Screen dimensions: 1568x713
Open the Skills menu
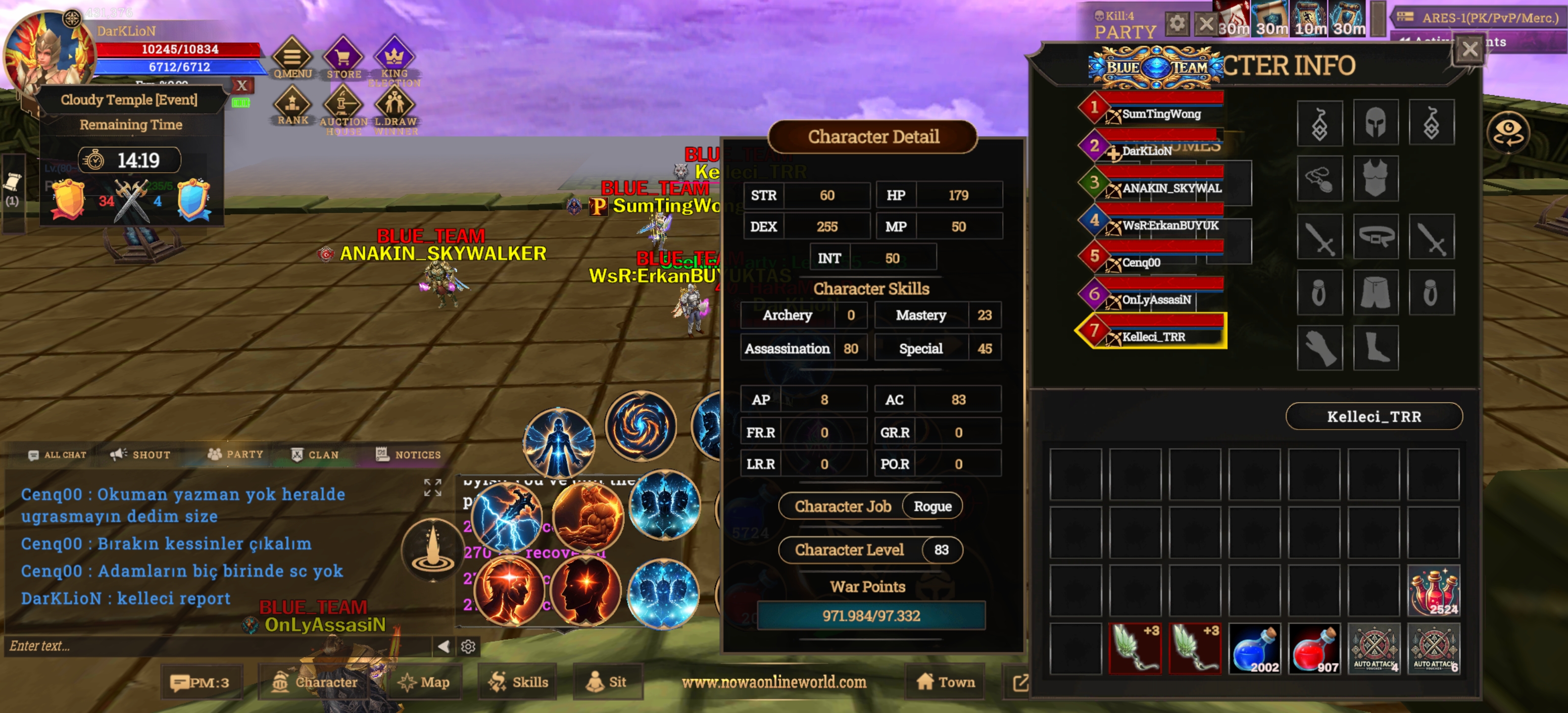click(518, 682)
